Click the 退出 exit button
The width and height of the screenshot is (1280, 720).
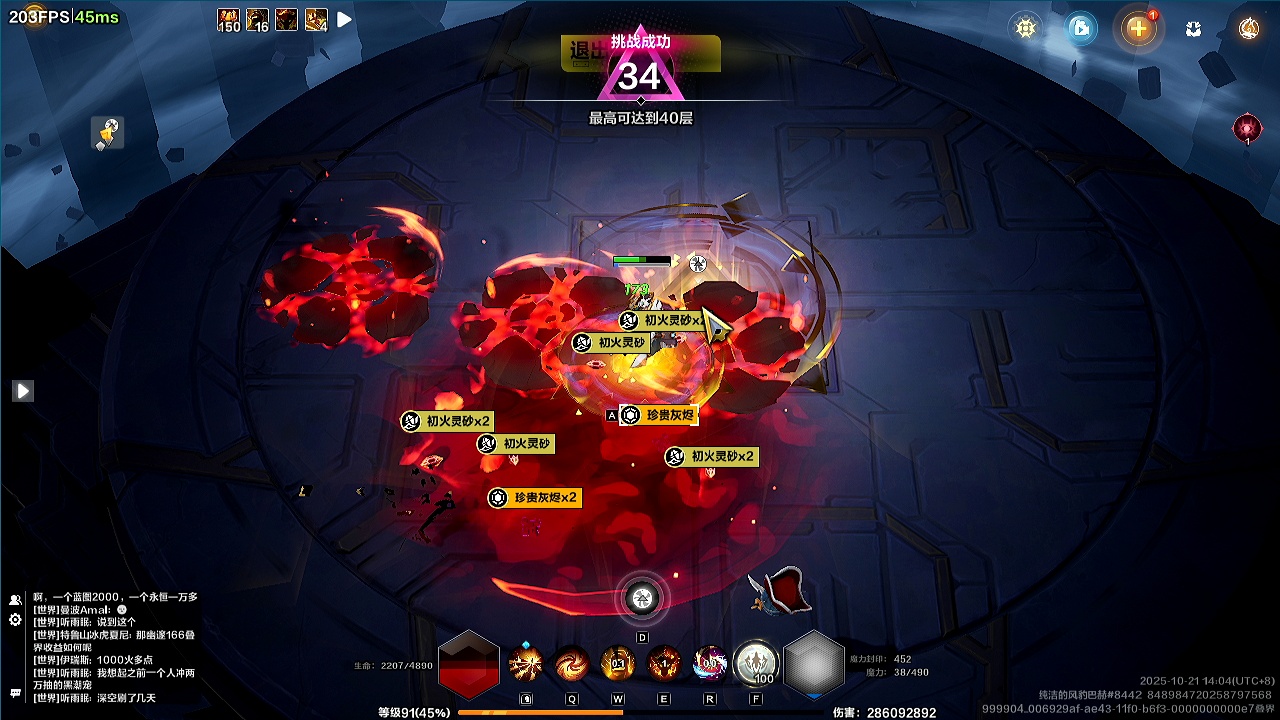point(584,52)
